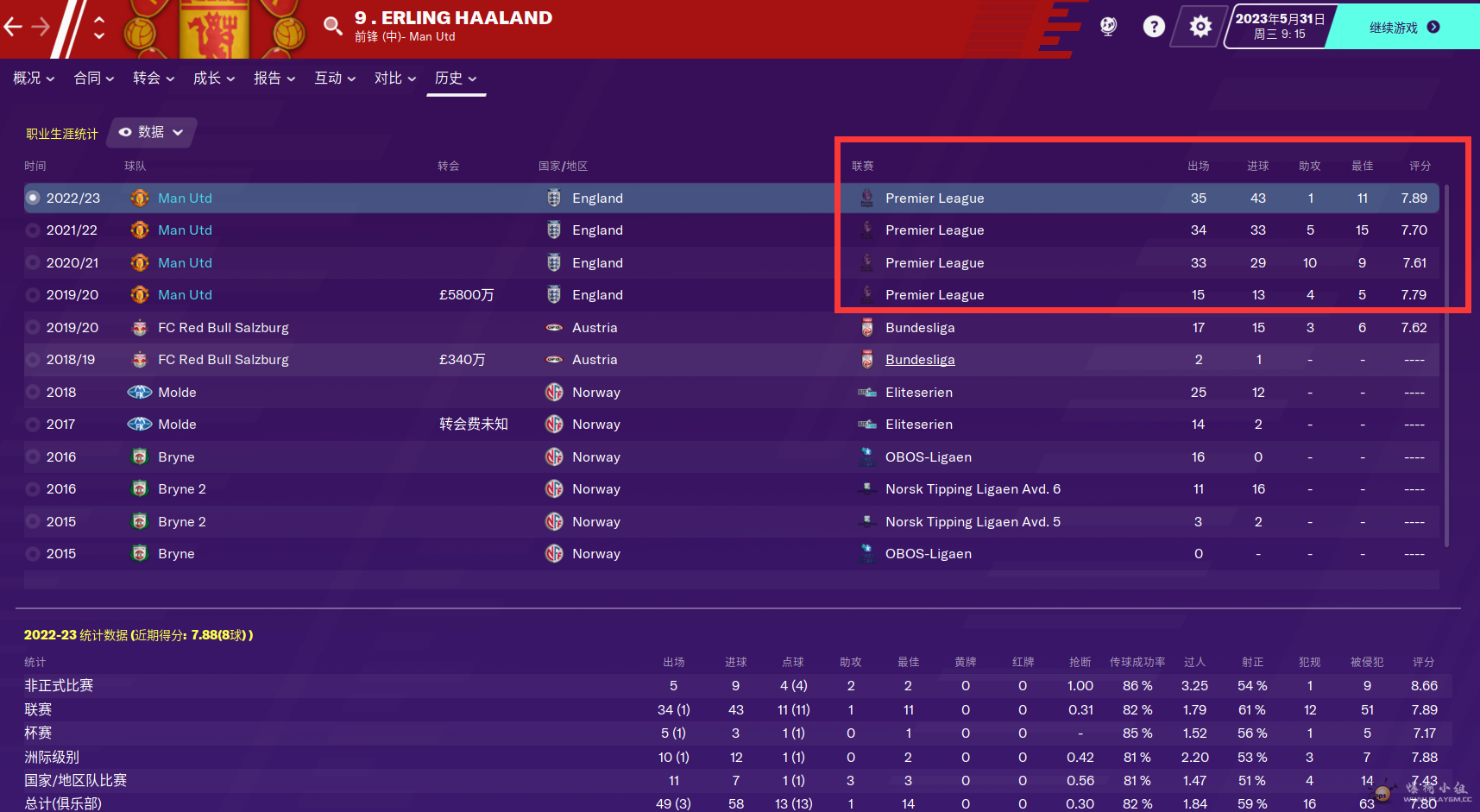
Task: Open the 合同 contract menu
Action: click(x=94, y=79)
